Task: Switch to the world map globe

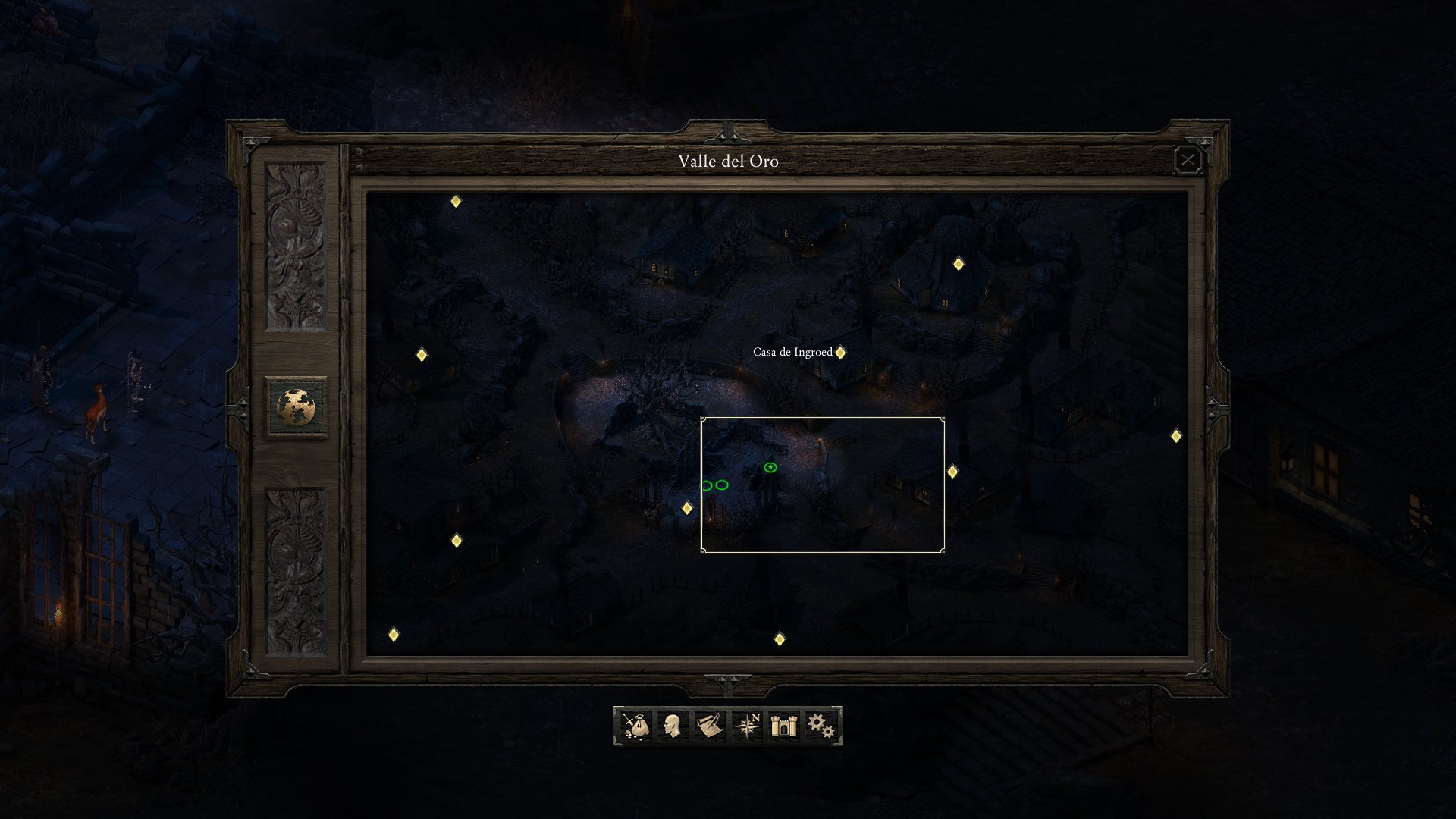Action: (297, 404)
